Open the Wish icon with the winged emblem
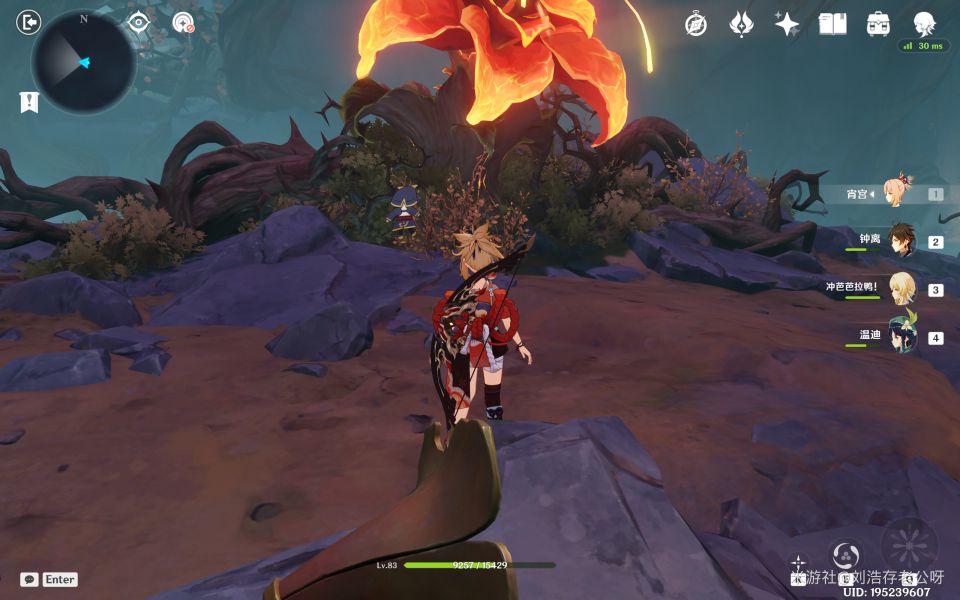960x600 pixels. tap(741, 25)
